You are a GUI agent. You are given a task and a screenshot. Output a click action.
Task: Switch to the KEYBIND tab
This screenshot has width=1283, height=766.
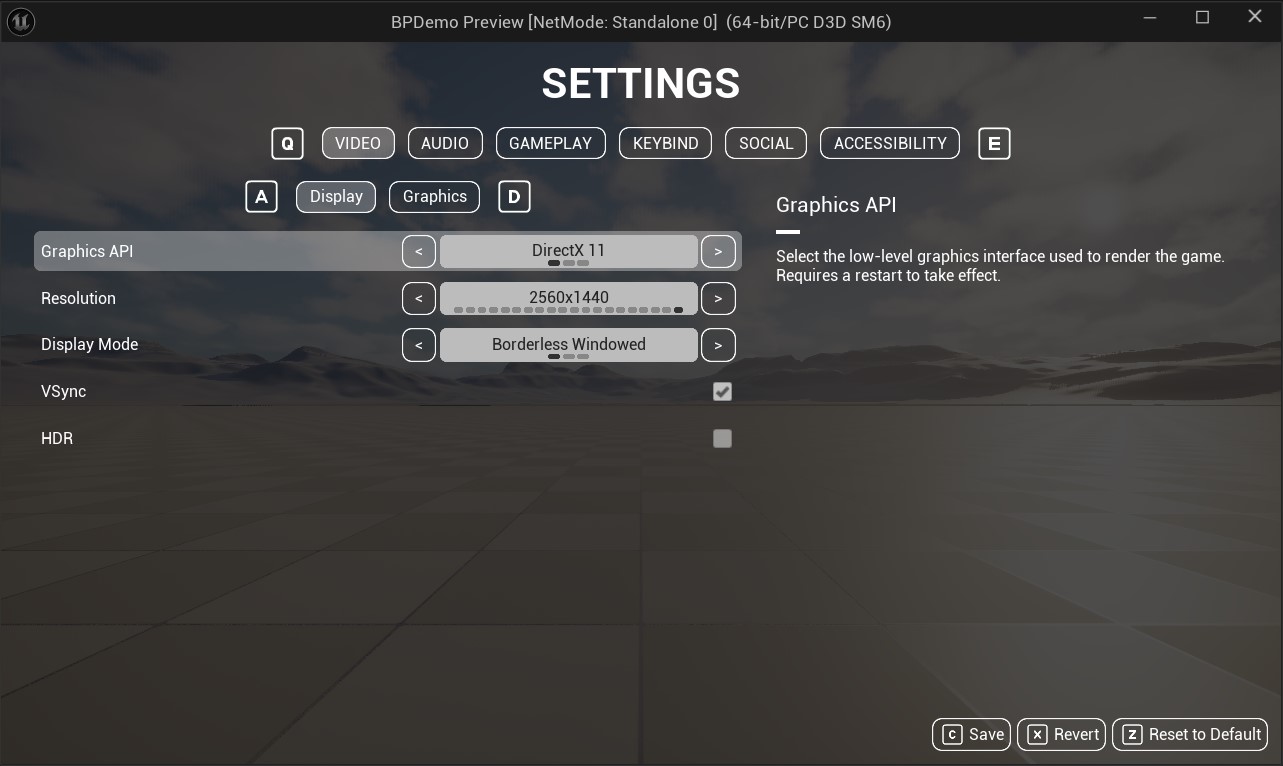tap(665, 143)
